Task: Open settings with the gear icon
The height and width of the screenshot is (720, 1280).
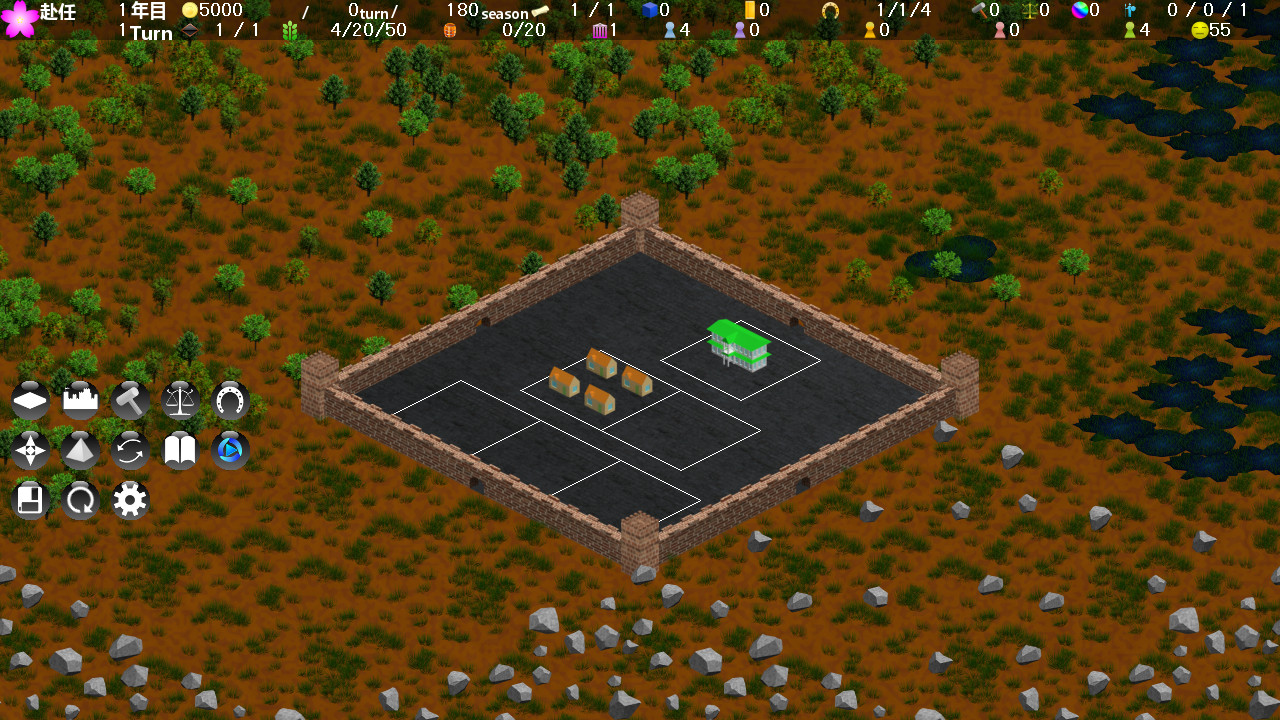Action: click(x=131, y=500)
